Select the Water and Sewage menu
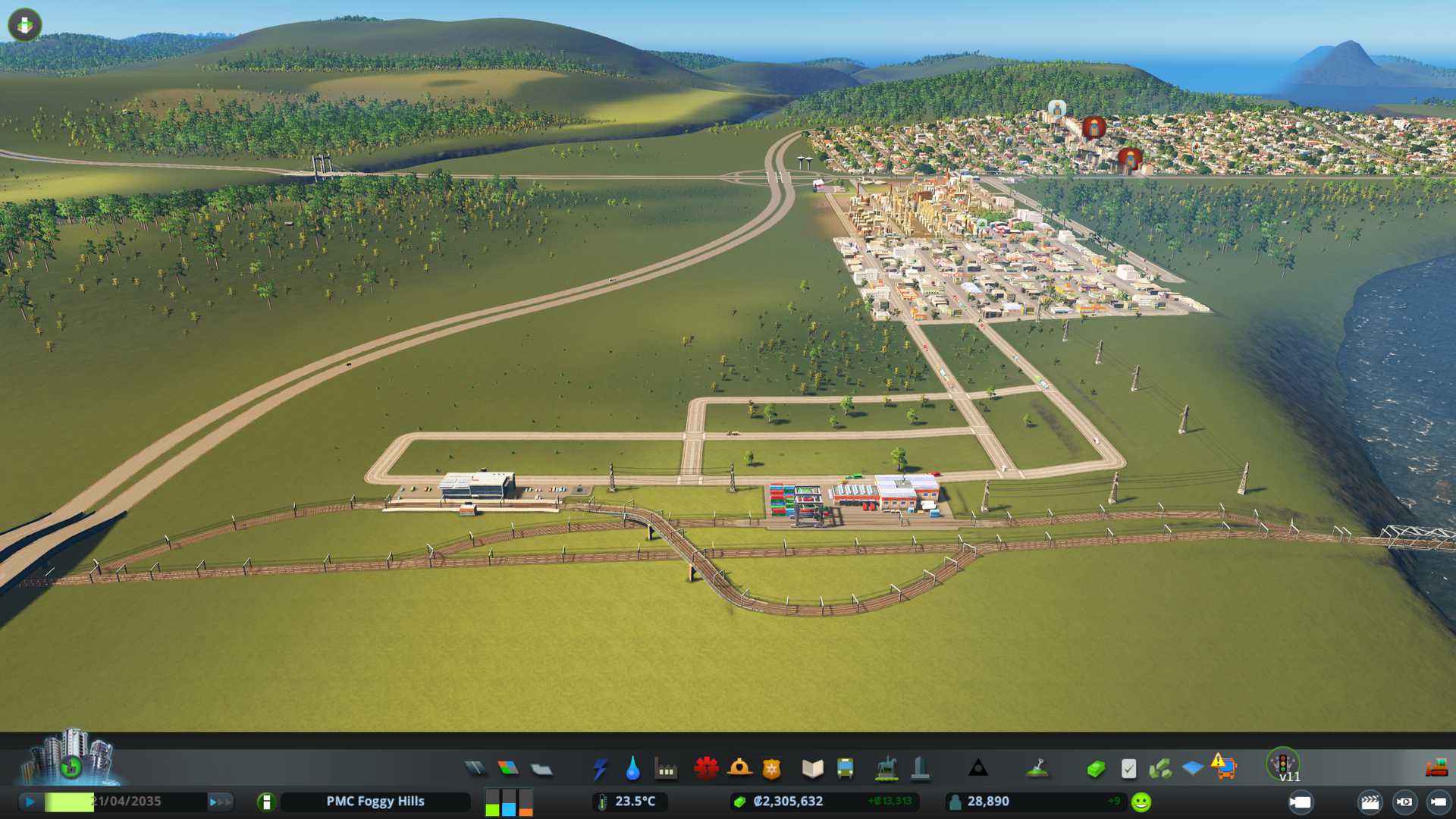 click(x=632, y=769)
